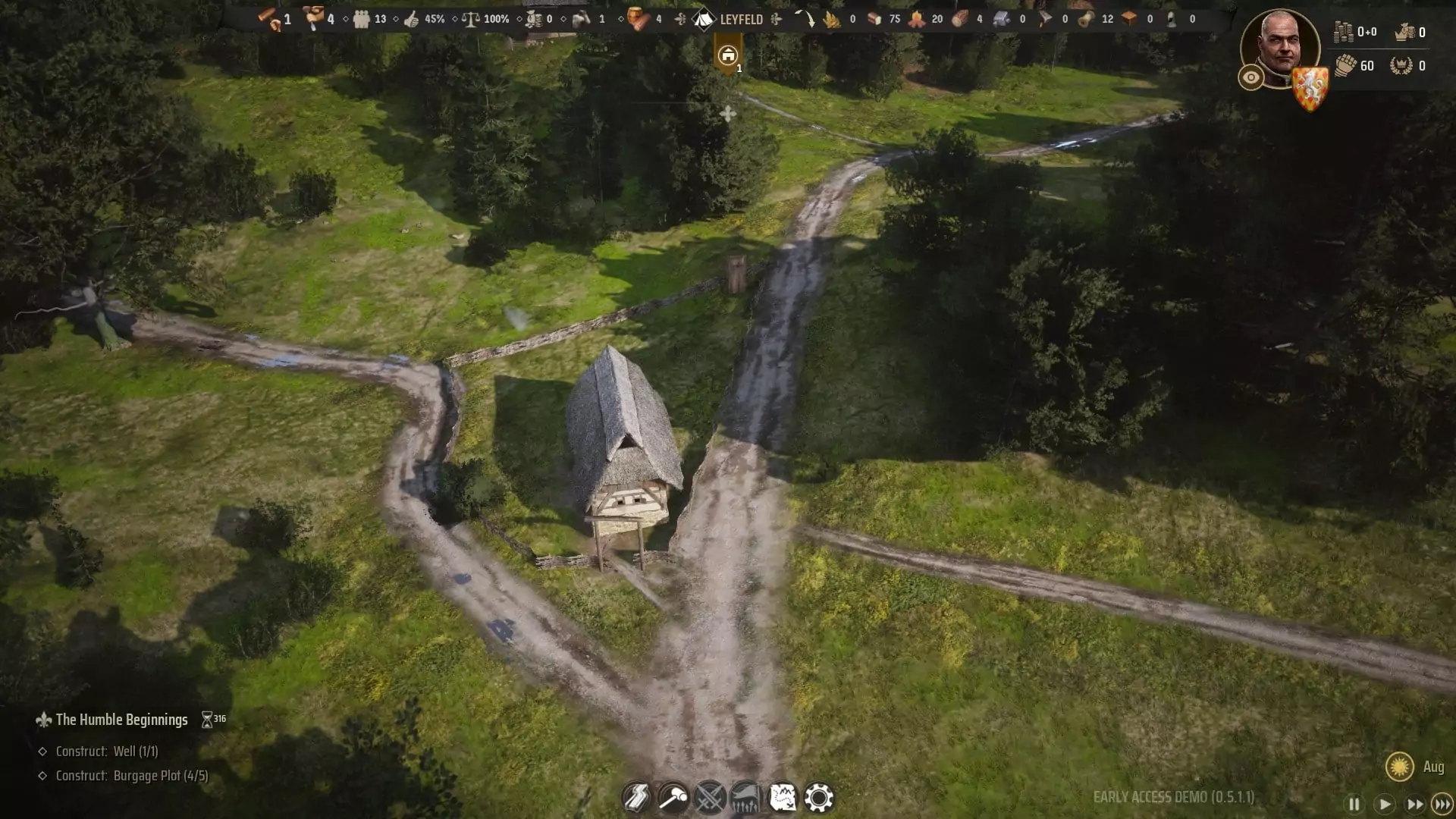1456x819 pixels.
Task: Open the banner and troops menu
Action: click(x=745, y=798)
